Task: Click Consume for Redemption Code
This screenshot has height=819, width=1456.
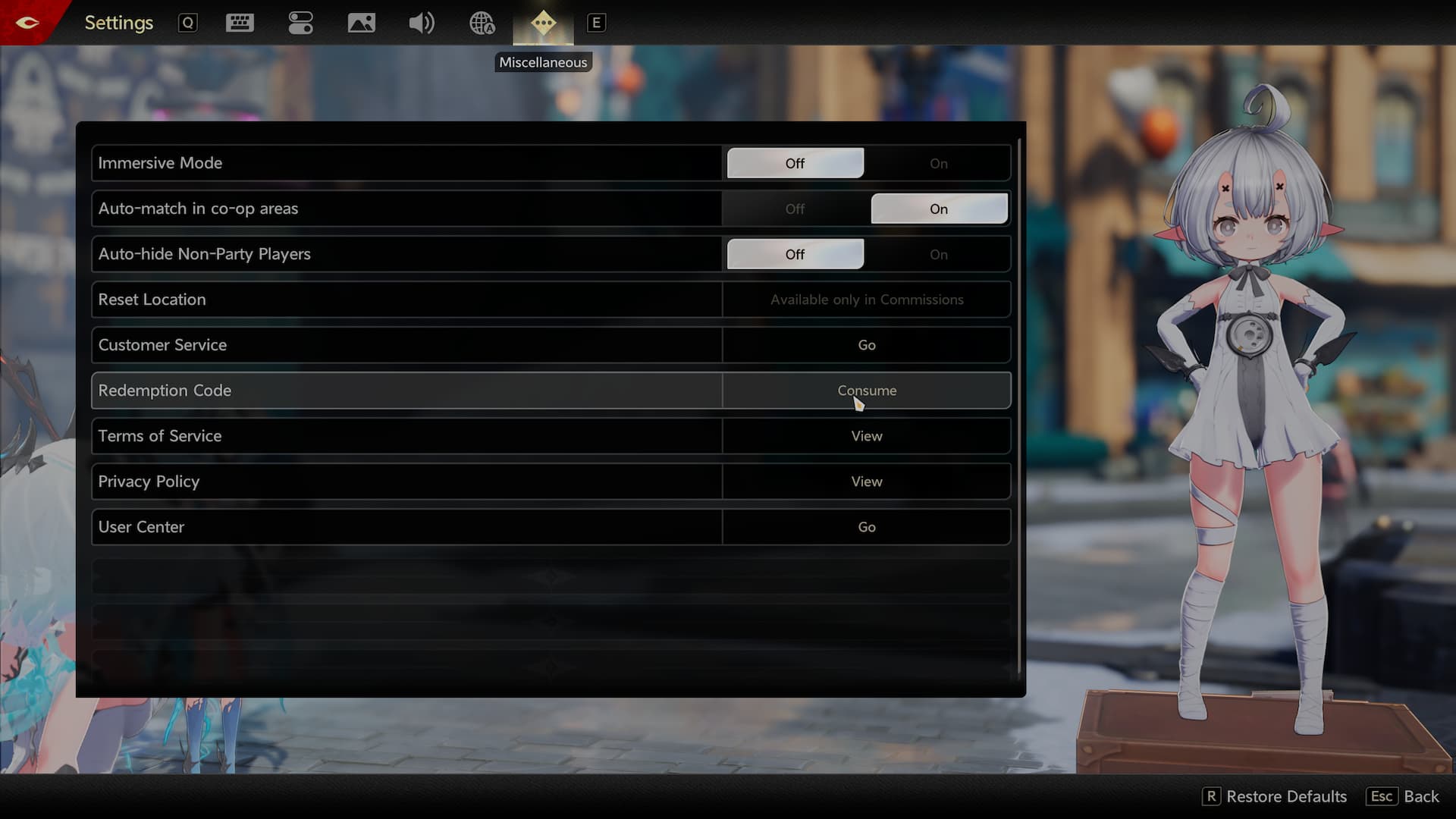Action: (866, 391)
